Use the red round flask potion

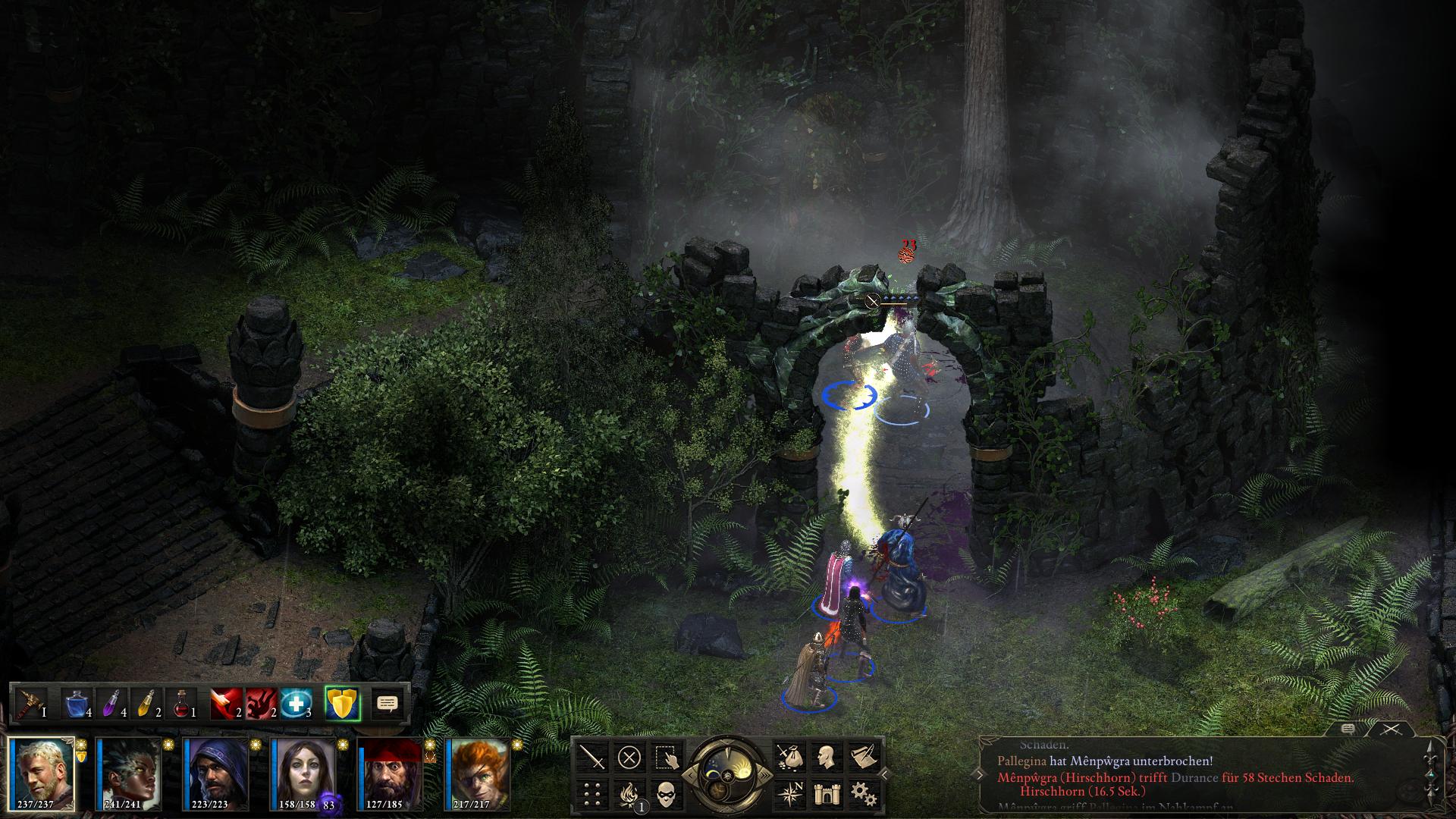180,704
